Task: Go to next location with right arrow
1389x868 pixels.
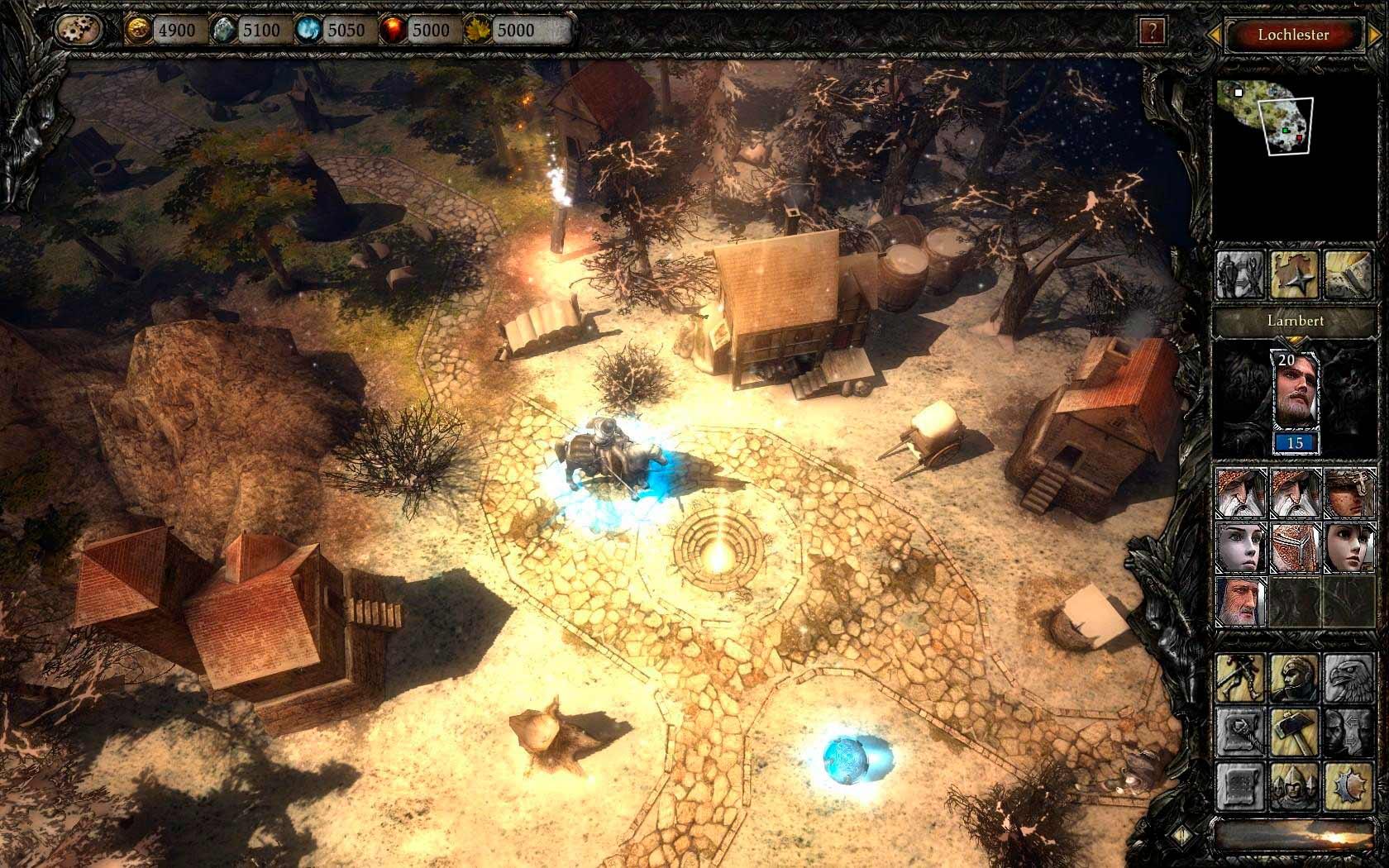Action: point(1372,35)
